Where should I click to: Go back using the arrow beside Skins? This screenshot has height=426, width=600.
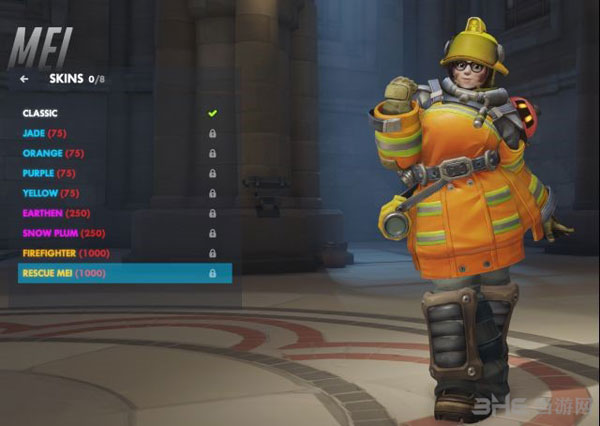click(24, 78)
